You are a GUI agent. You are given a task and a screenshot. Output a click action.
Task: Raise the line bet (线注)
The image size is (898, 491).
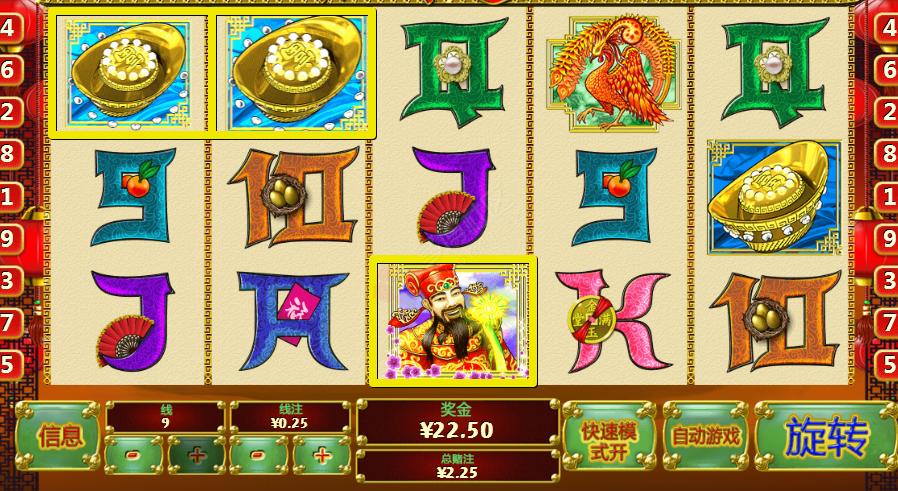point(322,455)
